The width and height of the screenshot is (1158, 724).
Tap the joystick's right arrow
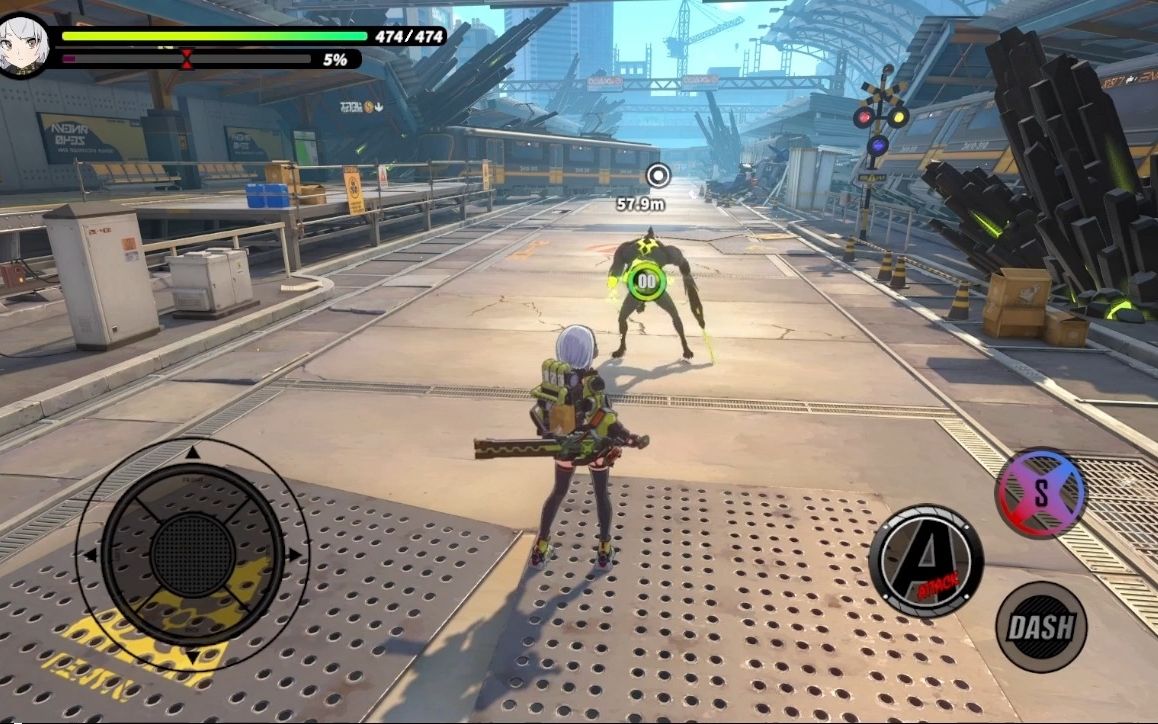[295, 554]
